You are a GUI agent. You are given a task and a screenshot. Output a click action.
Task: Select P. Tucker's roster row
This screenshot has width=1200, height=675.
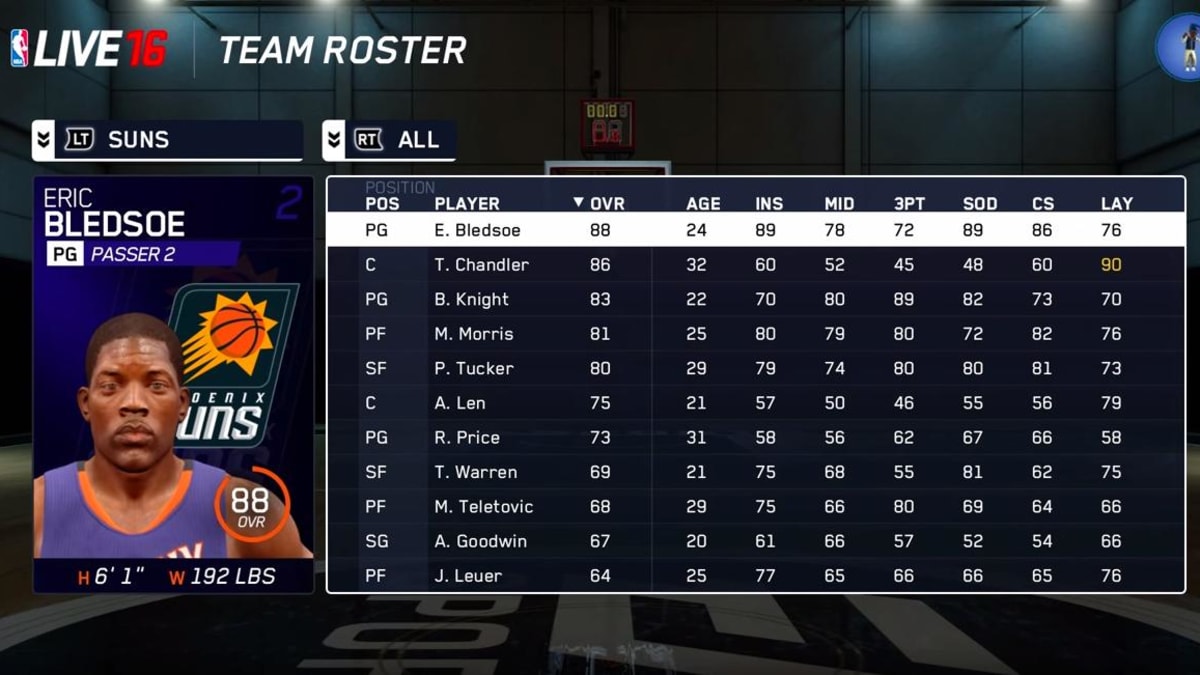pos(473,368)
